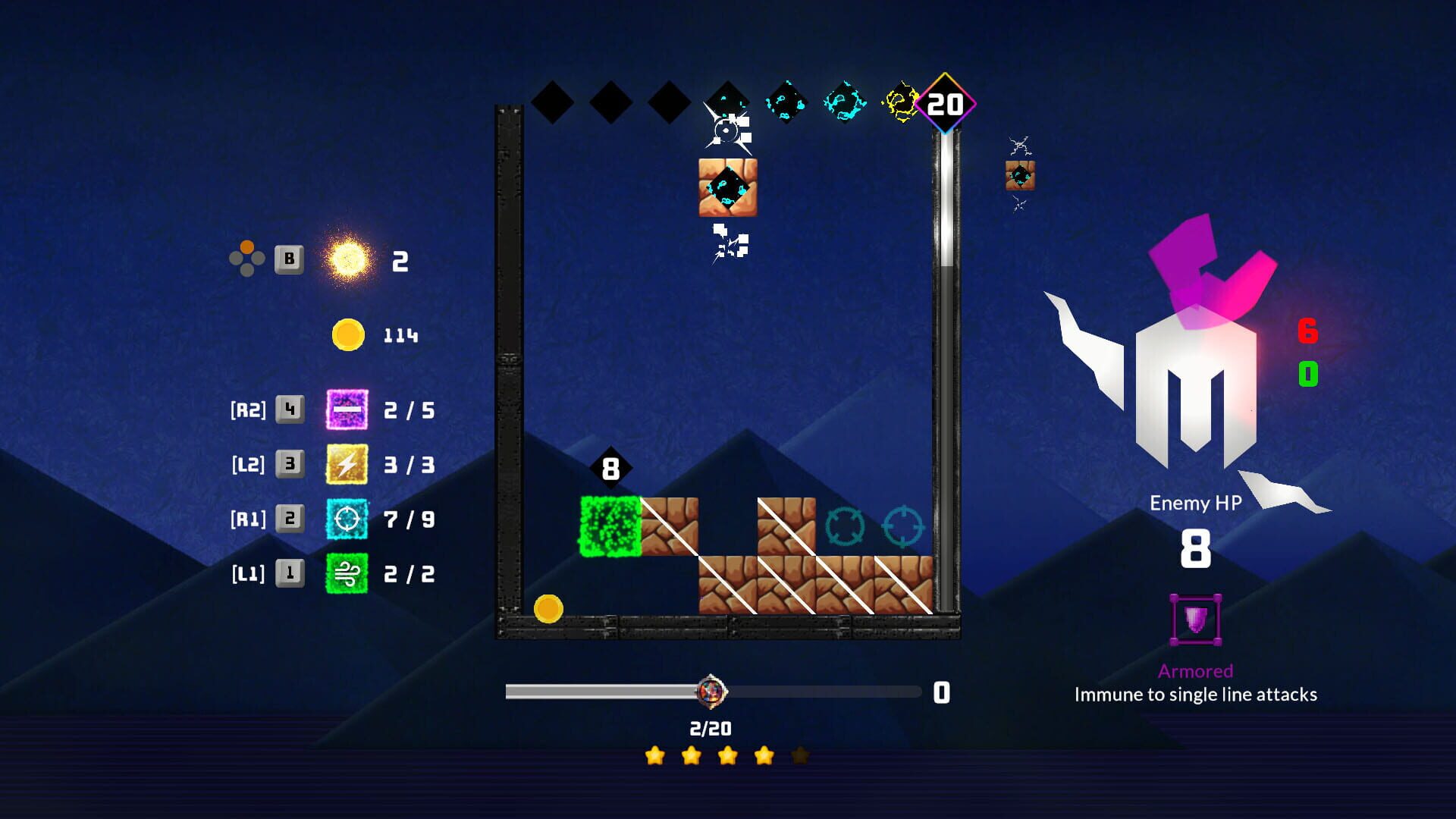Select the 2/20 progress label

(x=709, y=727)
